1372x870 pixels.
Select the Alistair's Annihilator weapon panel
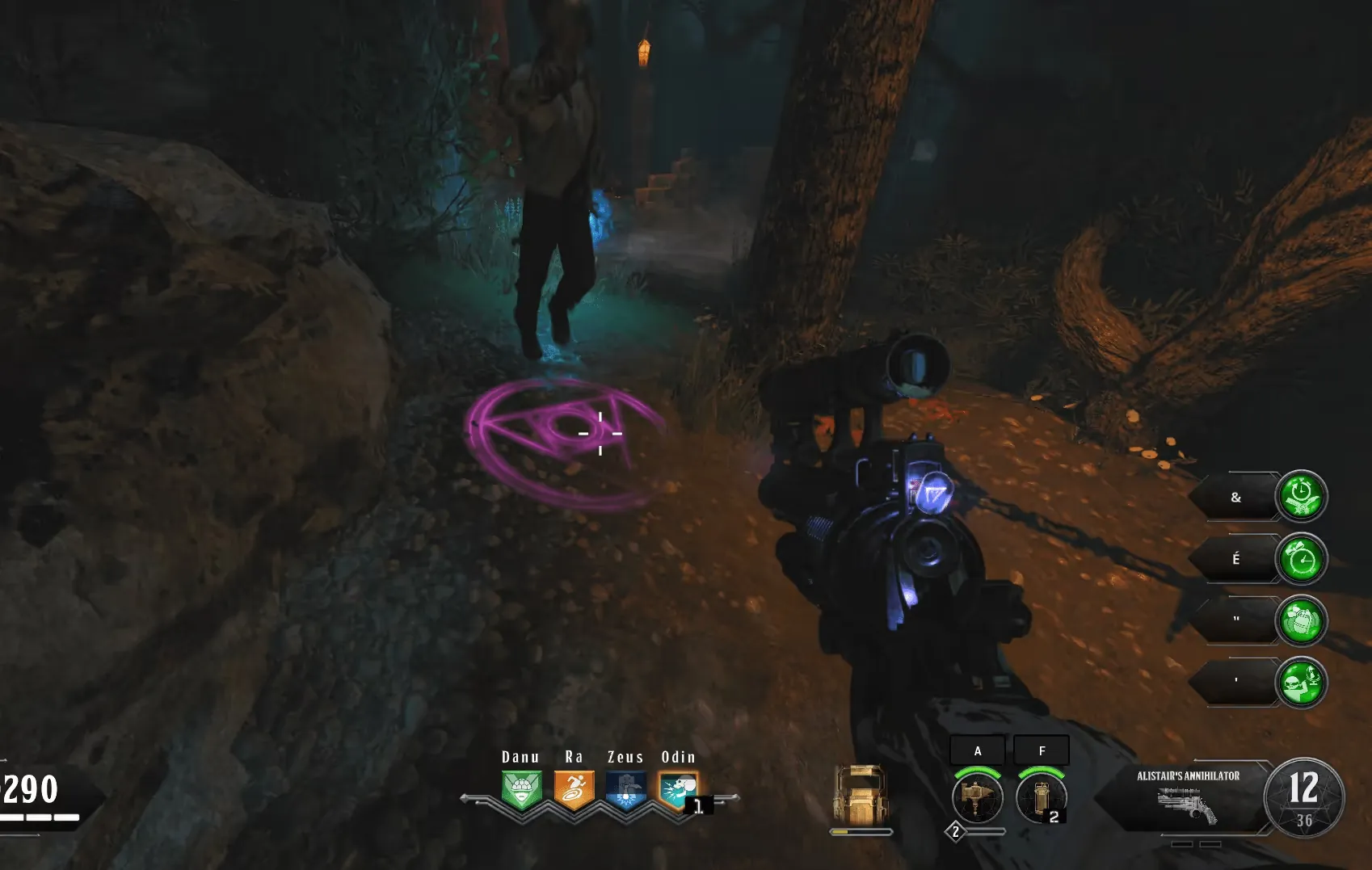[x=1186, y=796]
